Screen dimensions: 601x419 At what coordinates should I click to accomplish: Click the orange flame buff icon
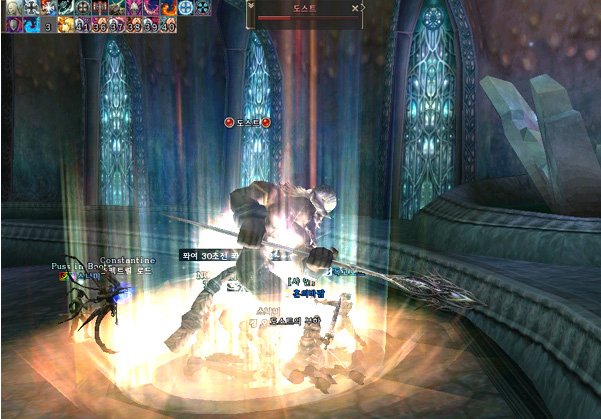(x=167, y=7)
